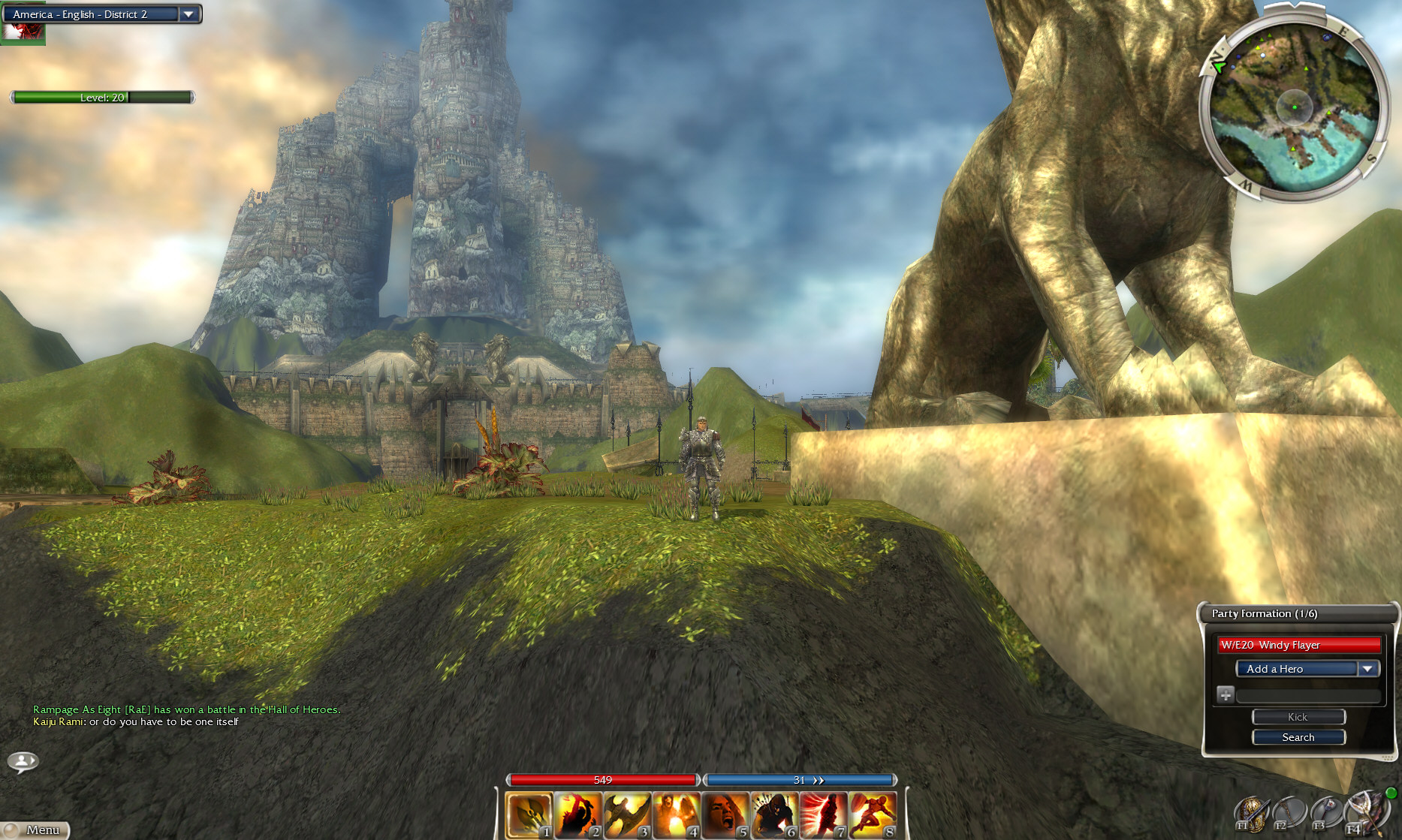Activate the double-bladed axe skill in slot 3
The height and width of the screenshot is (840, 1402).
coord(627,814)
